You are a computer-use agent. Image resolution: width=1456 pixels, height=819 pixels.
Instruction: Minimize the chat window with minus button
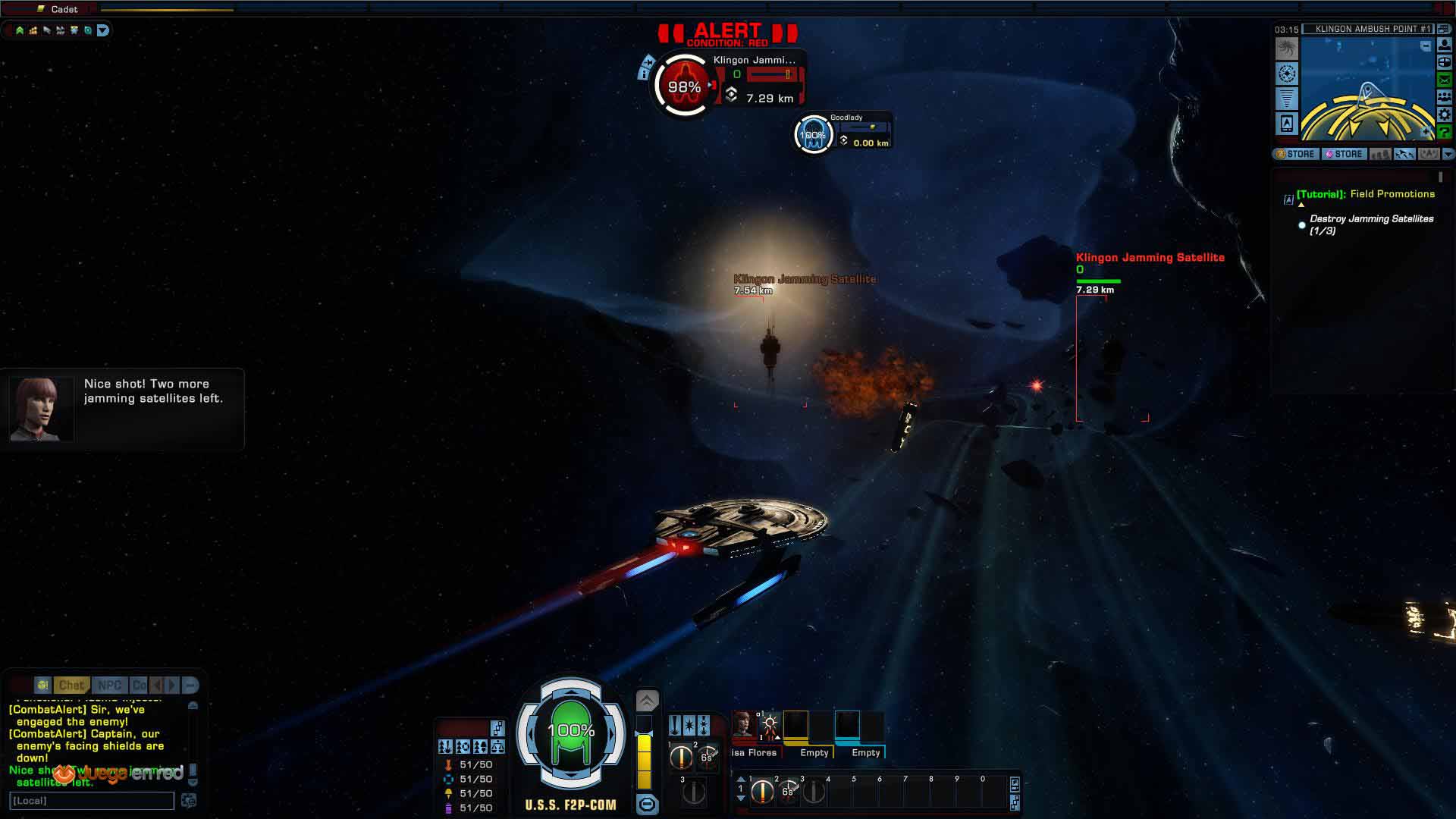click(x=190, y=685)
